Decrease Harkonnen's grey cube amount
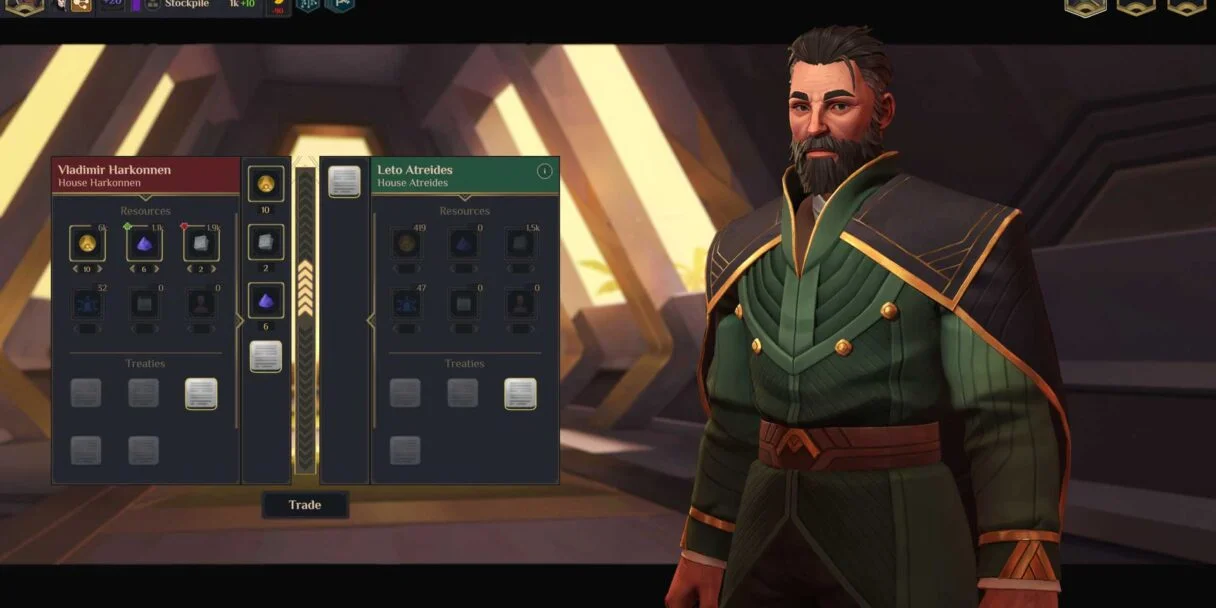This screenshot has width=1216, height=608. [189, 269]
